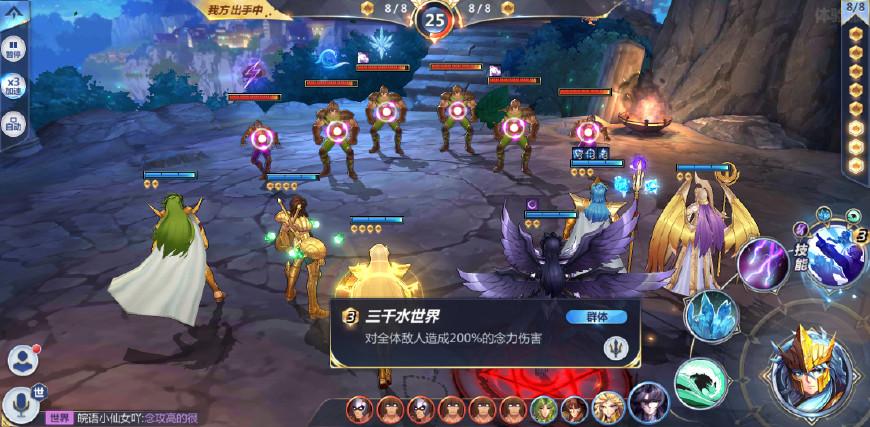This screenshot has height=427, width=870.
Task: Enable 自动 auto-battle mode
Action: [x=14, y=124]
